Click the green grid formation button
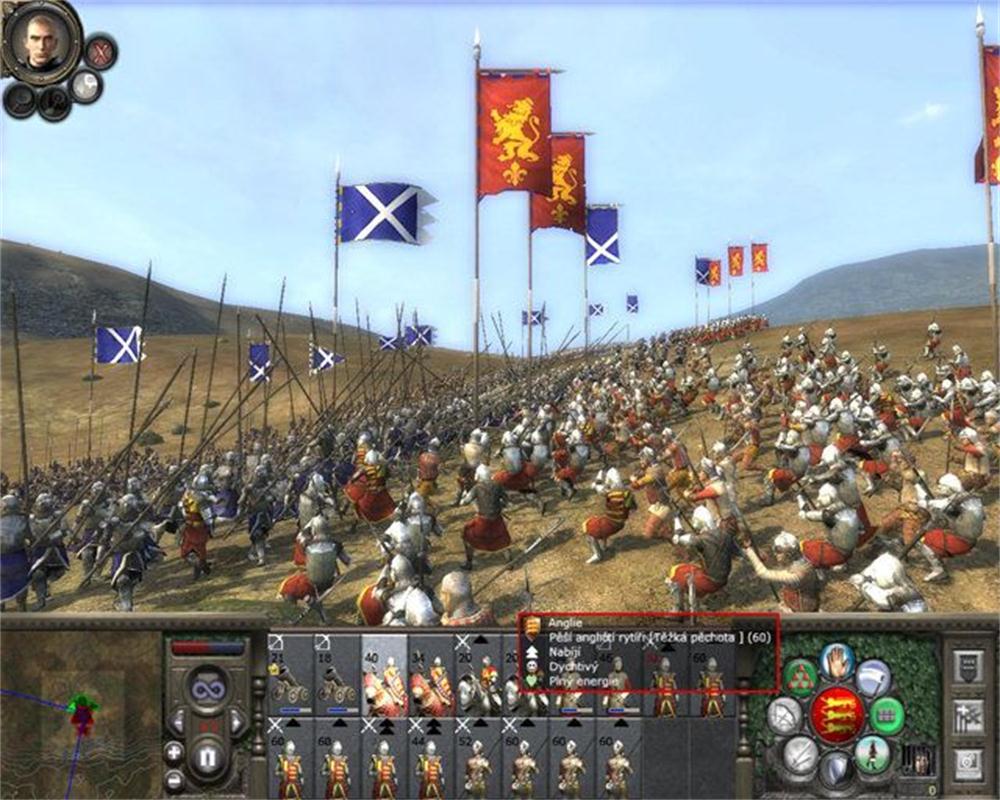The image size is (1000, 800). pyautogui.click(x=885, y=715)
